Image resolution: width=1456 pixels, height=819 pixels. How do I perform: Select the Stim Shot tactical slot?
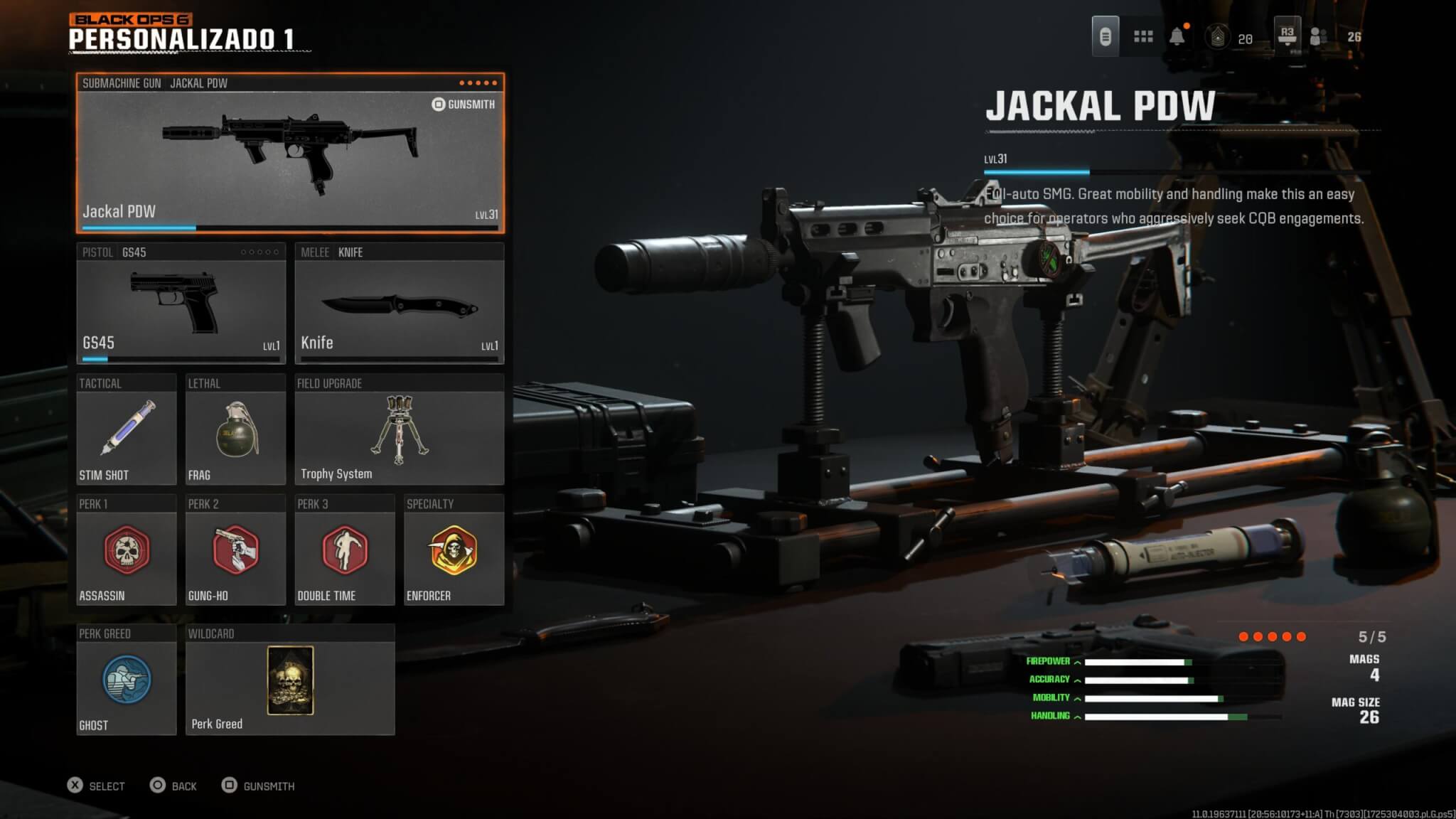(x=126, y=429)
